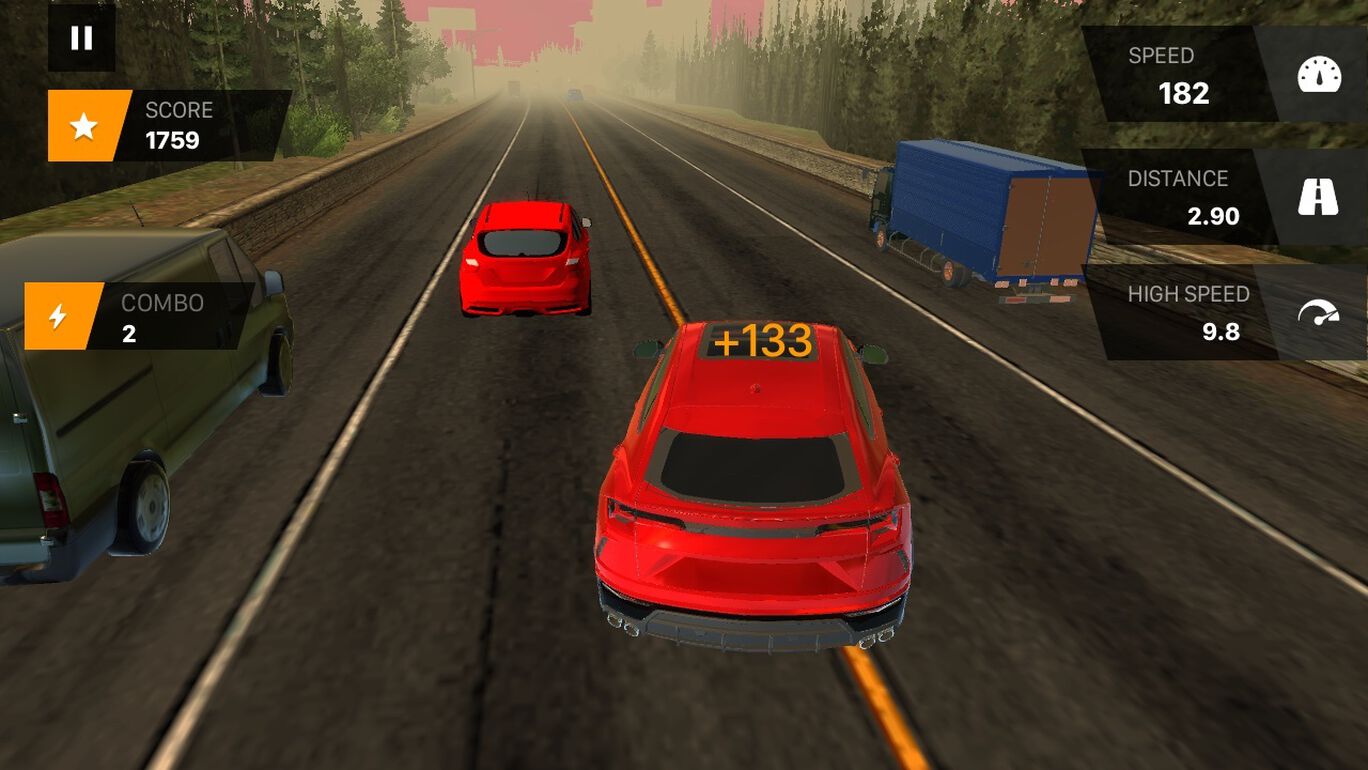Image resolution: width=1368 pixels, height=770 pixels.
Task: Click the star icon on the SCORE badge
Action: coord(85,126)
